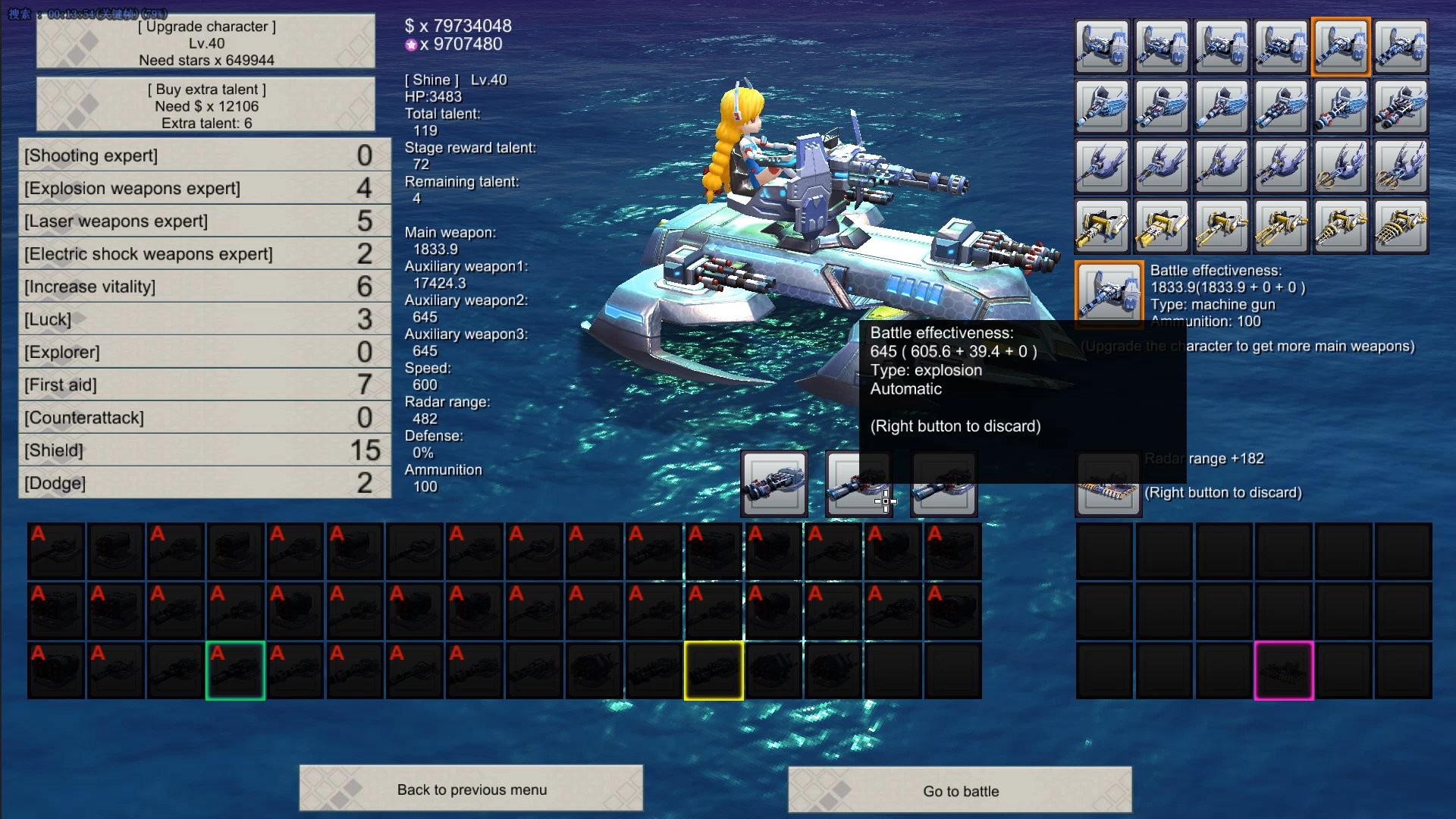The width and height of the screenshot is (1456, 819).
Task: Add a point to the [Shield] talent
Action: click(x=206, y=450)
